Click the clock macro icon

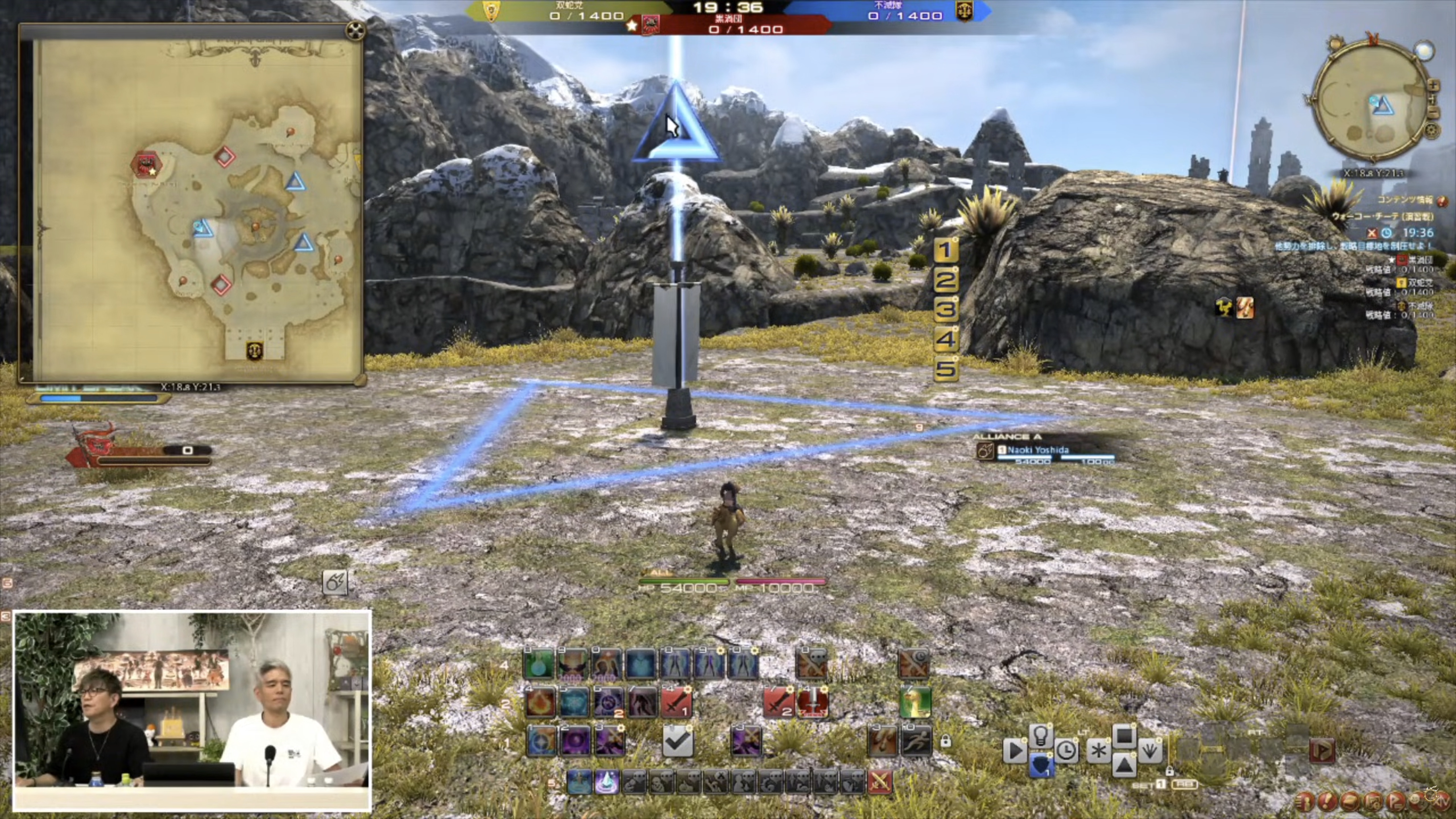(x=1066, y=751)
